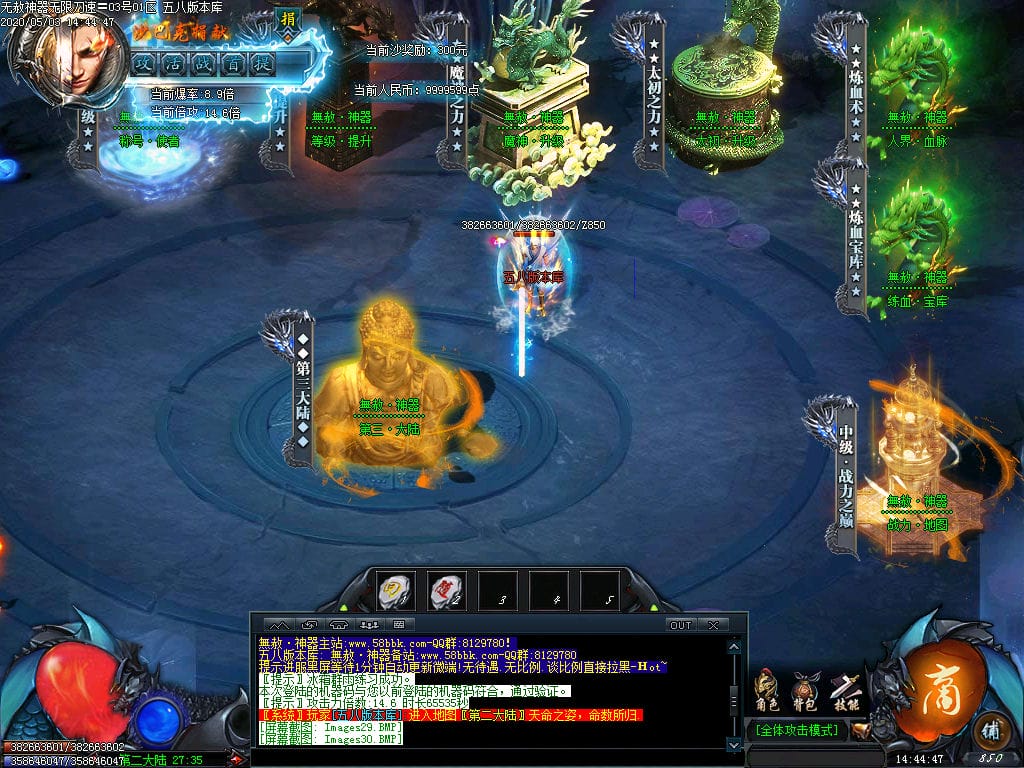
Task: Select the 活 button in top bar
Action: click(174, 63)
